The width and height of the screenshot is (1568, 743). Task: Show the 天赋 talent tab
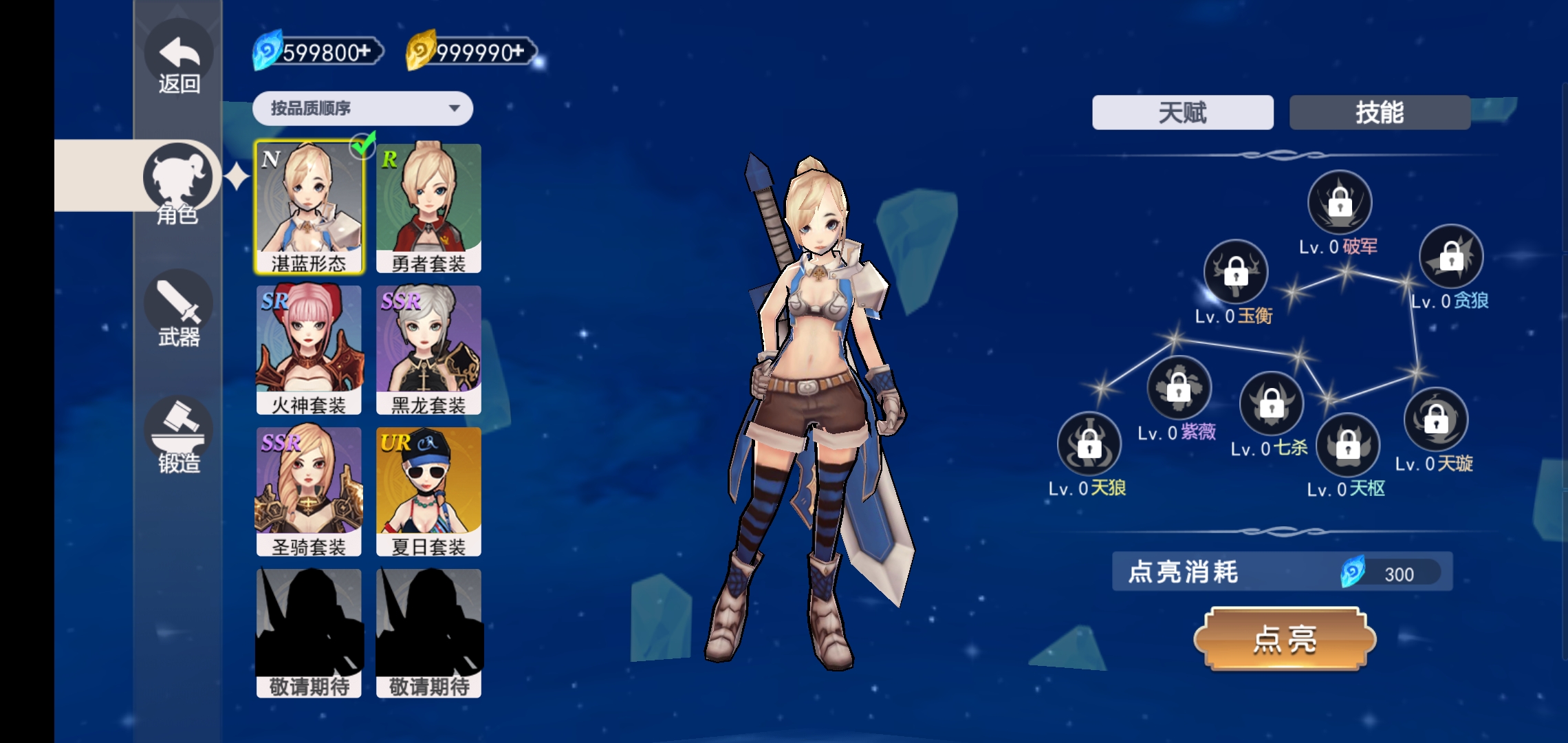point(1182,113)
